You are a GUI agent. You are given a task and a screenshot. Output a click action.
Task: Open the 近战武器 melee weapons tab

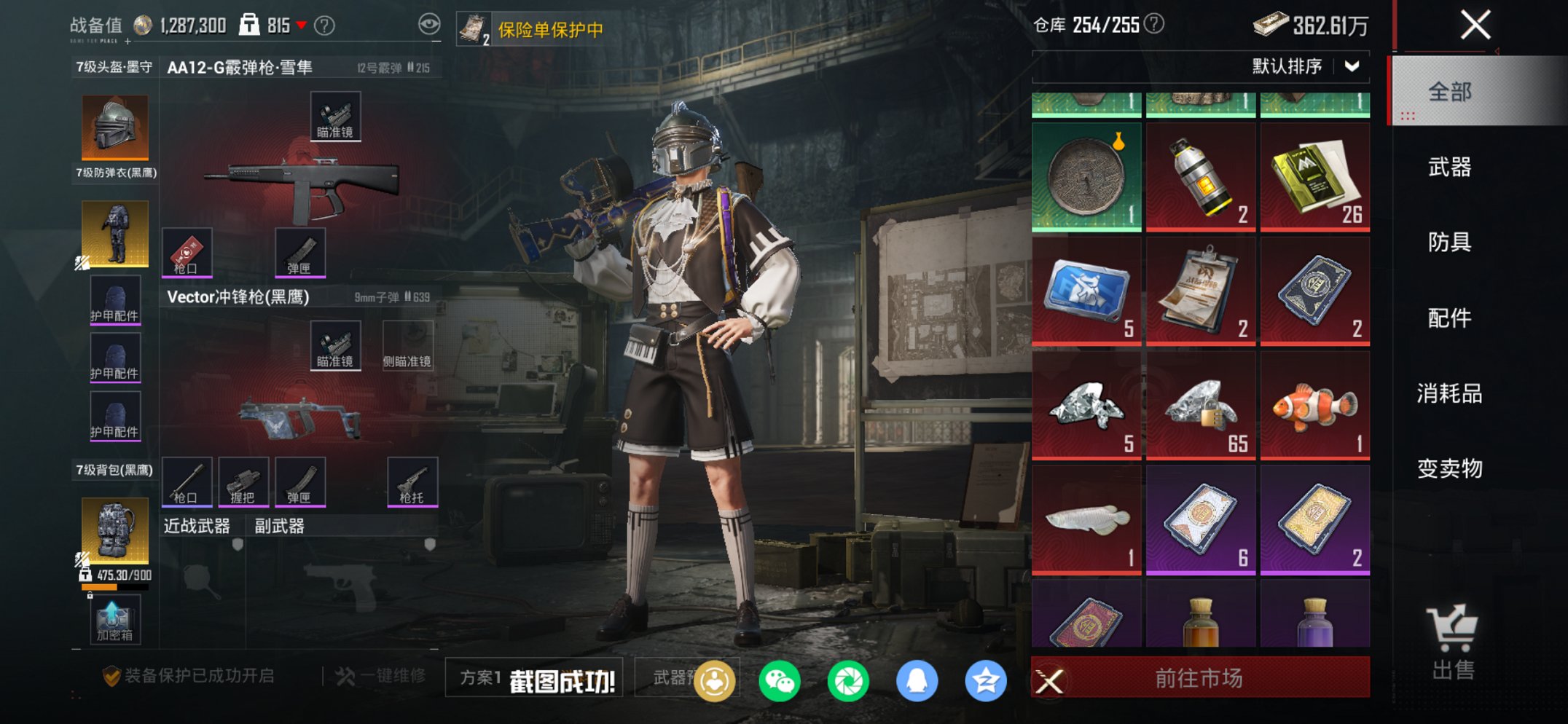click(x=195, y=525)
